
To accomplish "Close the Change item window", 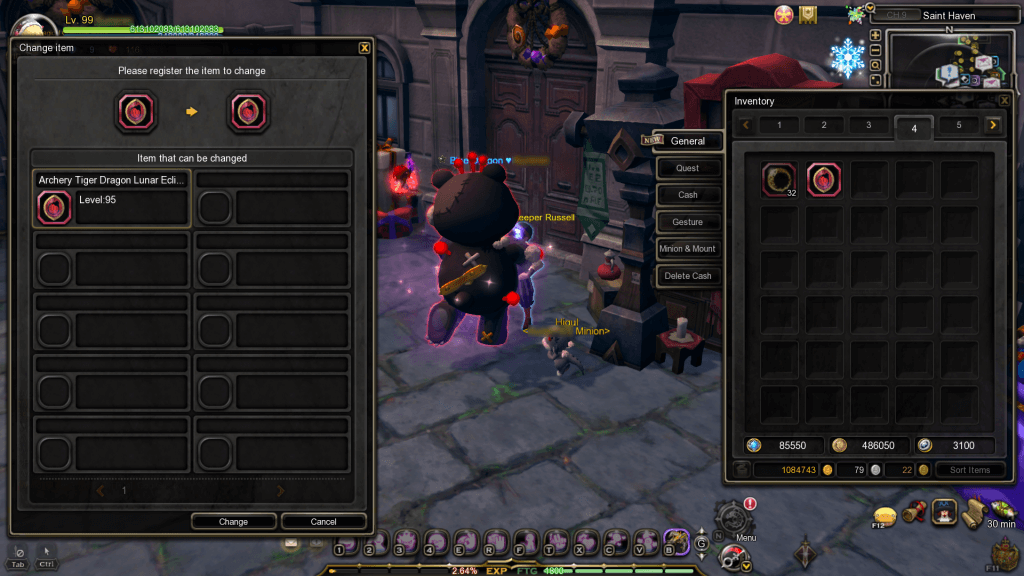I will pos(364,48).
